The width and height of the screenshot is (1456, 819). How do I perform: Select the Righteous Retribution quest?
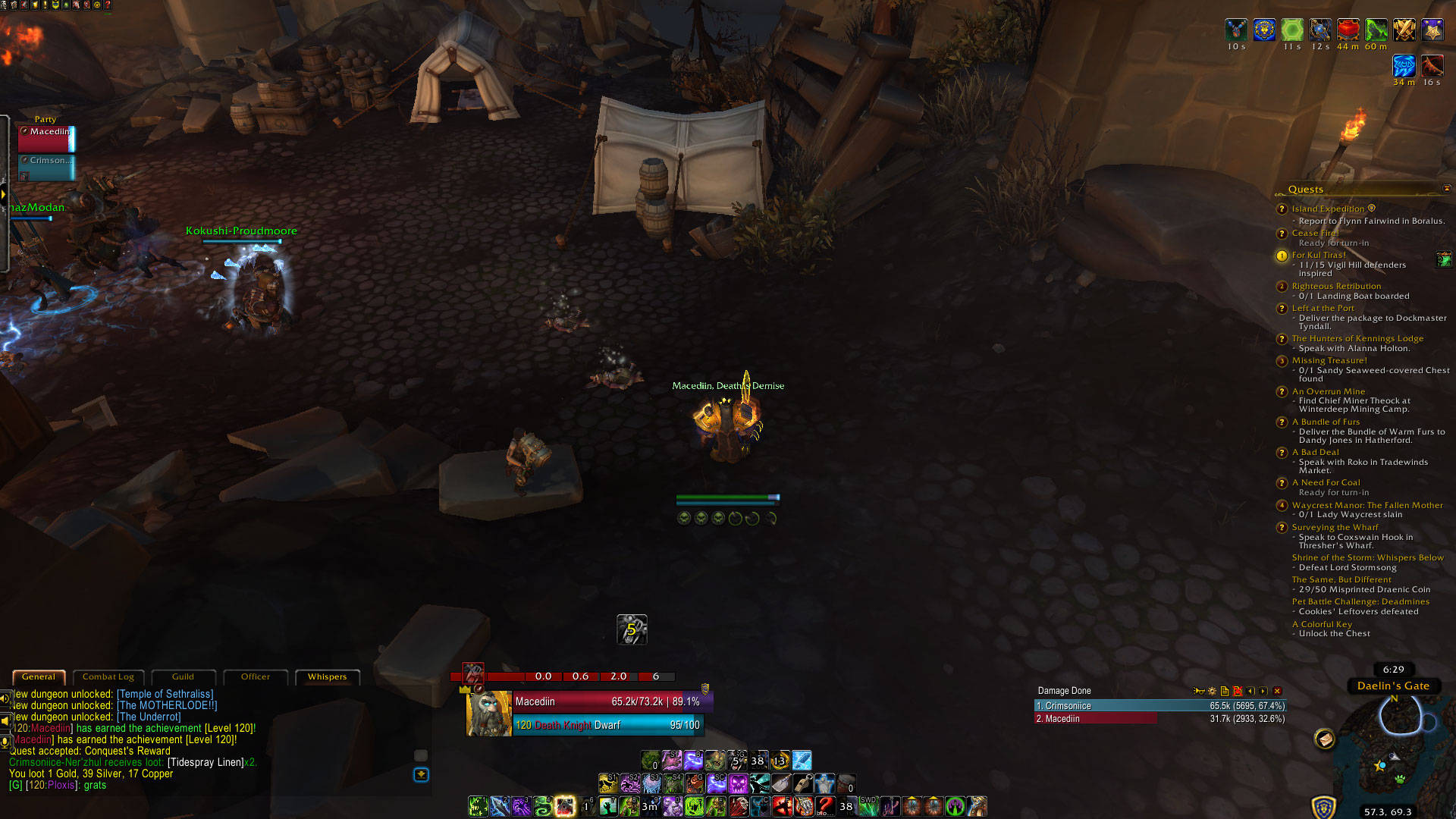coord(1336,286)
